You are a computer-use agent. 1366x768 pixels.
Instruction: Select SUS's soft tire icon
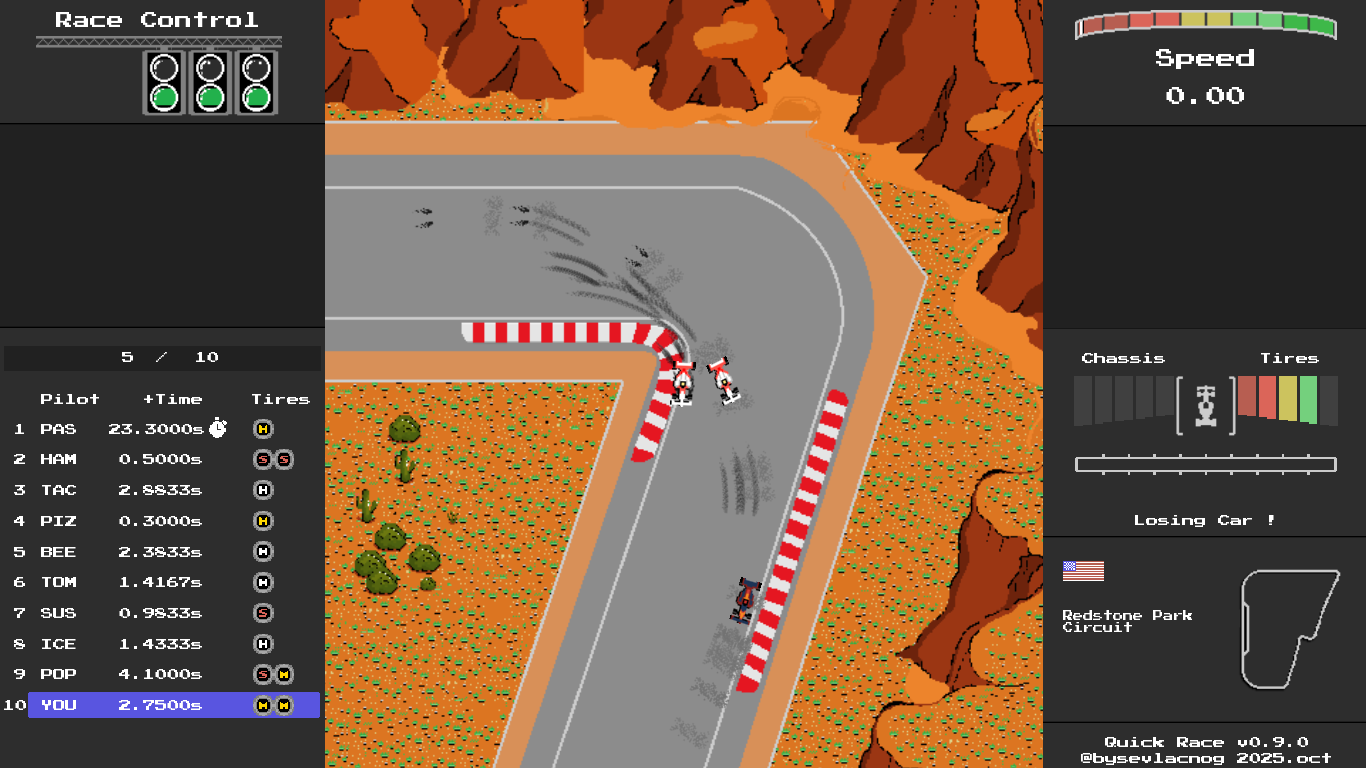coord(262,612)
